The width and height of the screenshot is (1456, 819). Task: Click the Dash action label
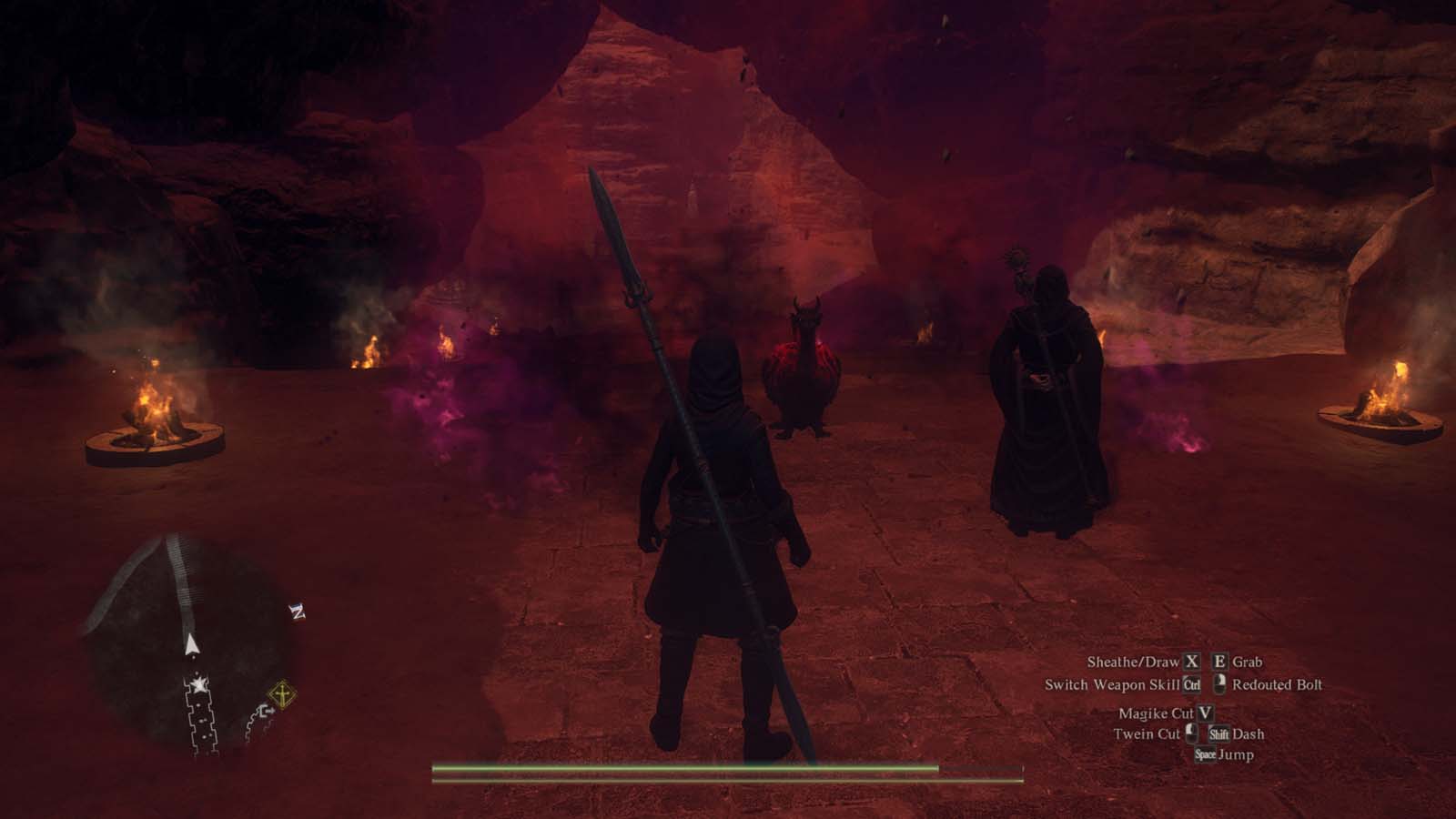[x=1249, y=735]
